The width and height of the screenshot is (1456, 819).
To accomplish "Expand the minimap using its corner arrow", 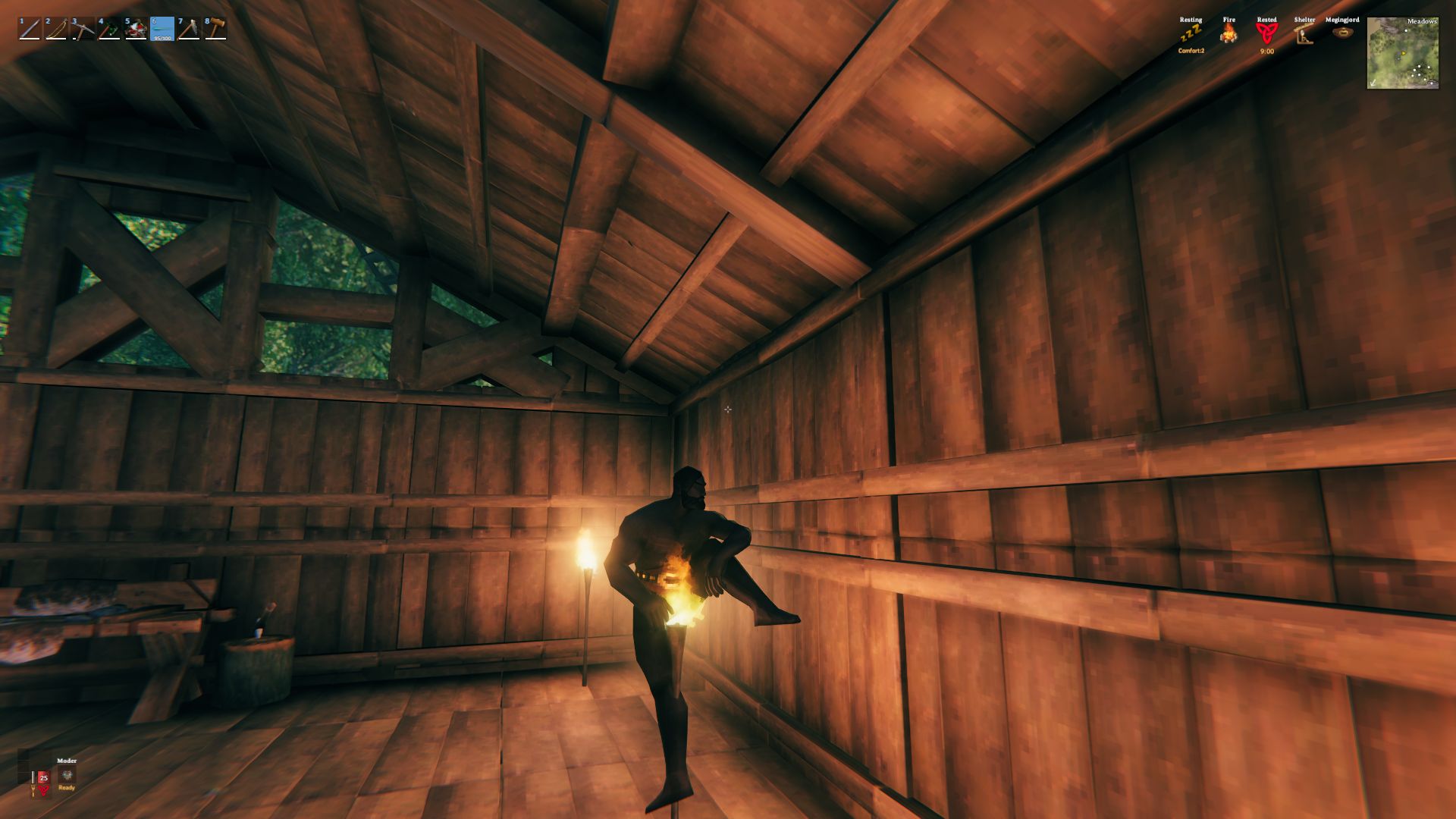I will 1373,83.
